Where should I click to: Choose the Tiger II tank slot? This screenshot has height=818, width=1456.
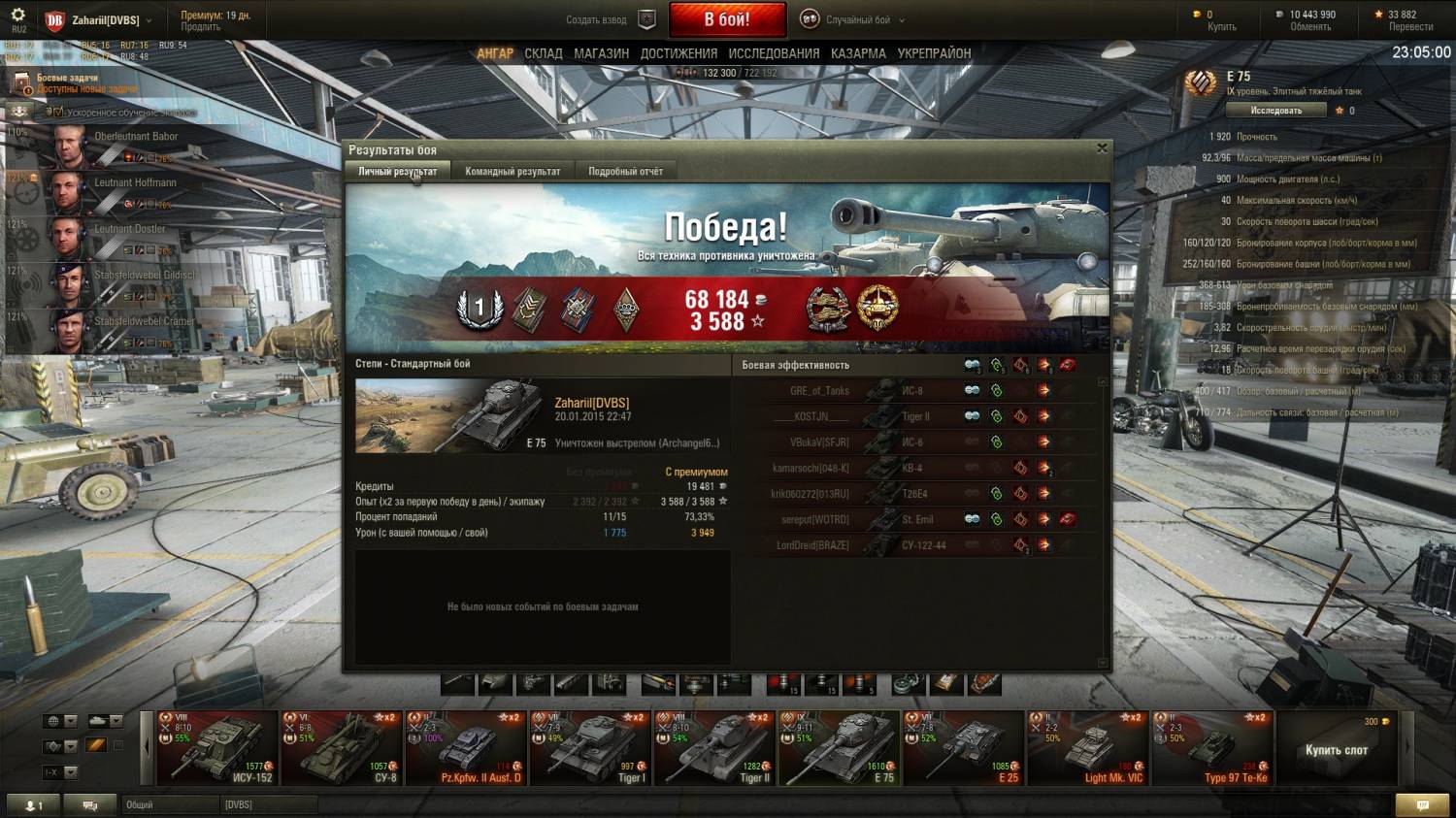coord(714,748)
